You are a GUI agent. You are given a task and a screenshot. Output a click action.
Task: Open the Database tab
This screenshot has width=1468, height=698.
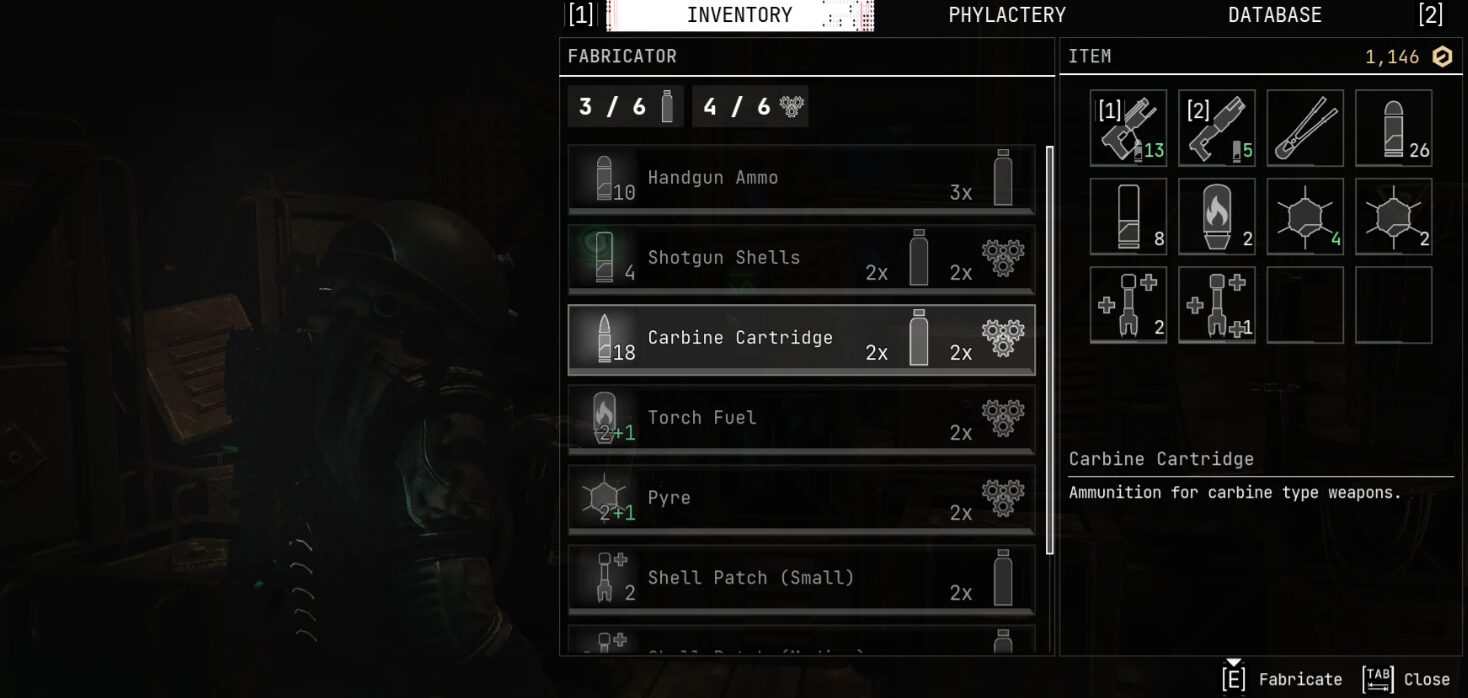1274,15
